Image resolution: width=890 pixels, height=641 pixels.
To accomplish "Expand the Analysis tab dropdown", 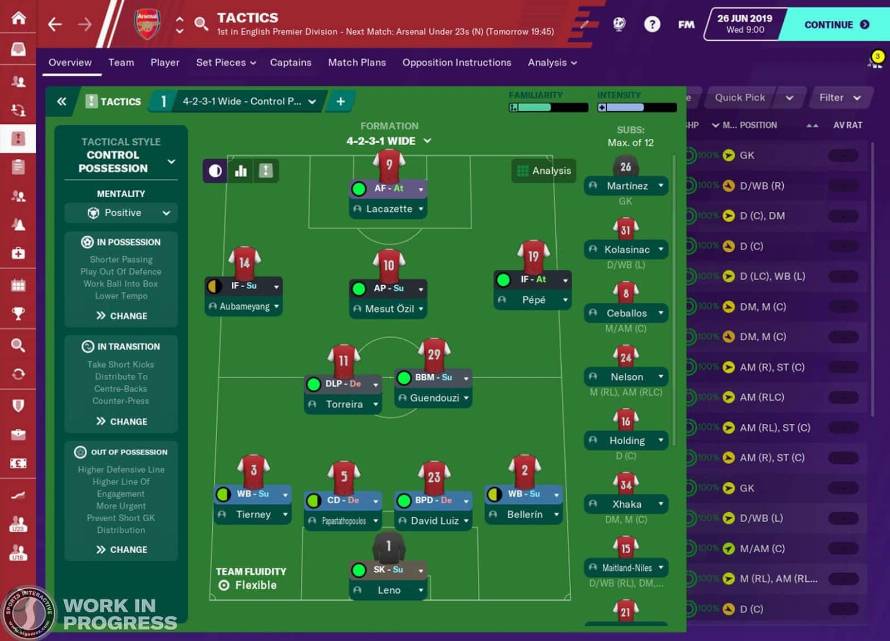I will tap(552, 62).
